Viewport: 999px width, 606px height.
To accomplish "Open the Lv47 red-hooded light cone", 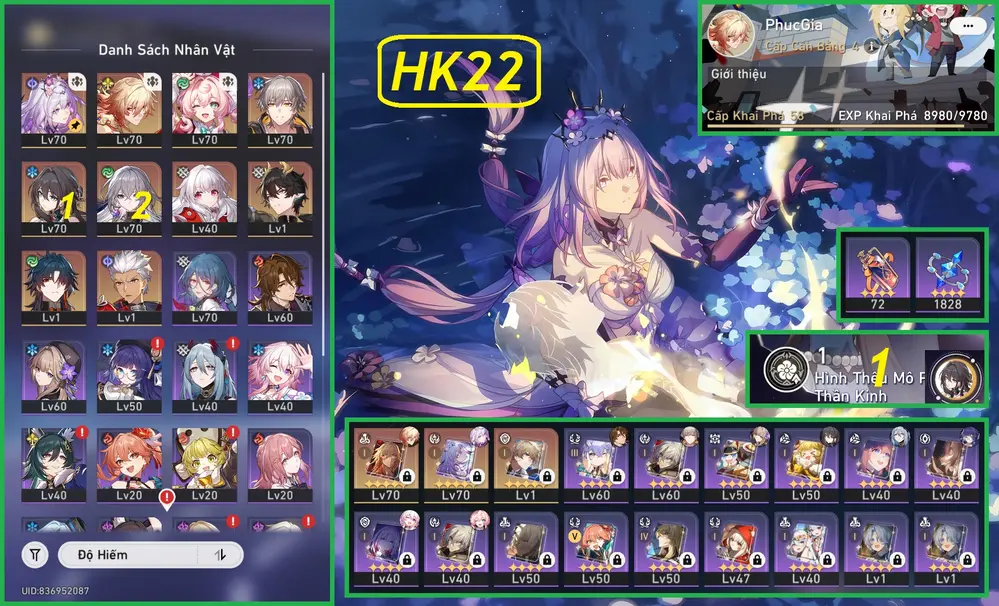I will click(735, 547).
